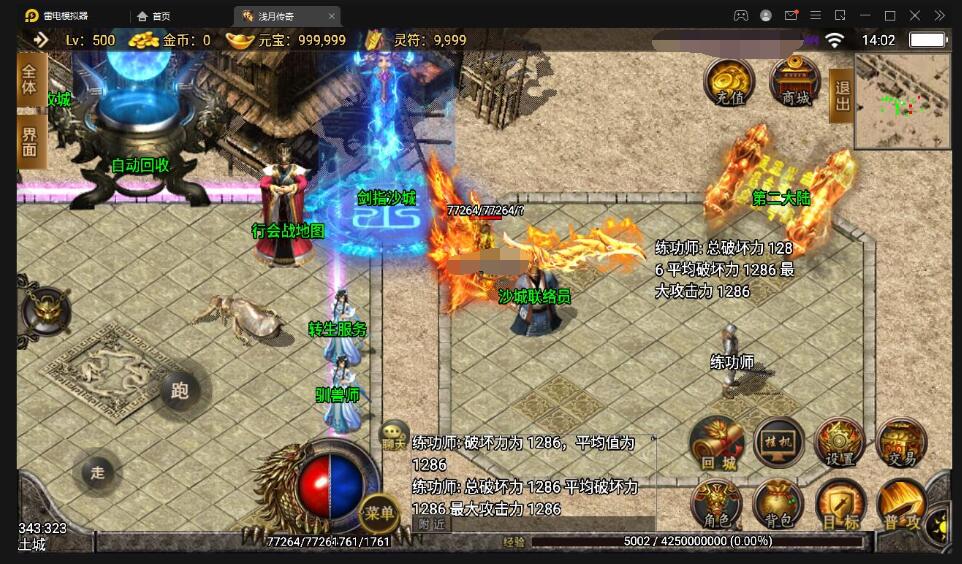Use the 回城 return-to-town scroll

(x=717, y=444)
